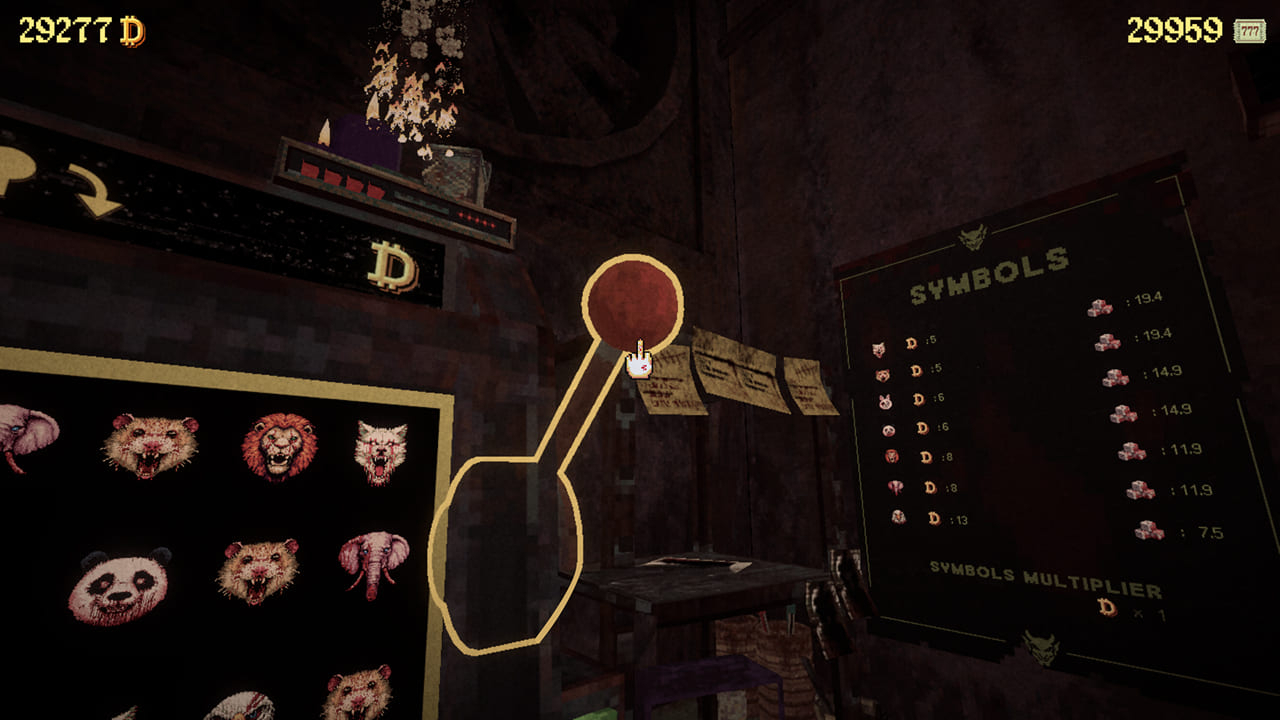Click the fox icon in the SYMBOLS list
This screenshot has height=720, width=1280.
[x=878, y=352]
